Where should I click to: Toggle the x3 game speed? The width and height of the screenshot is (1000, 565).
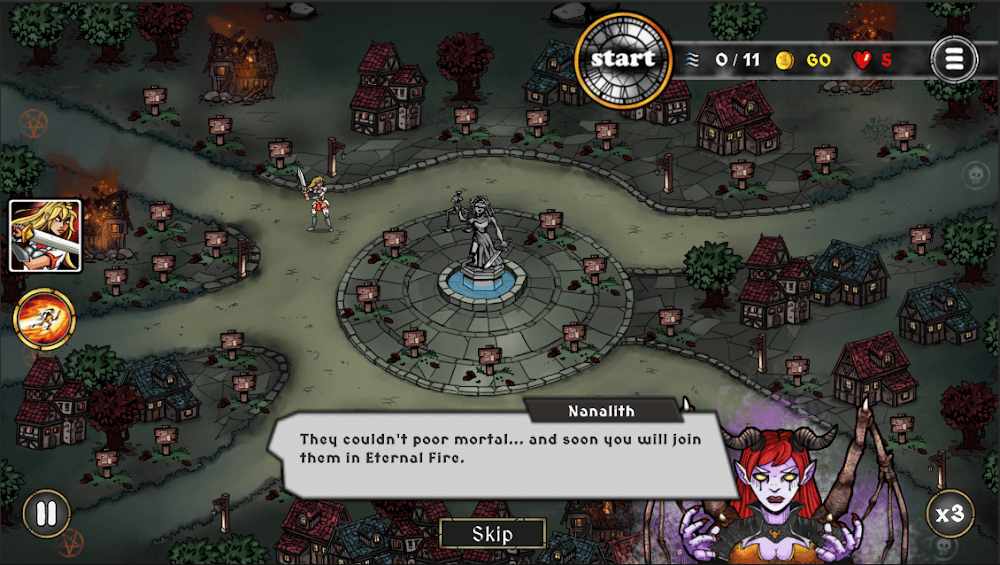[949, 514]
